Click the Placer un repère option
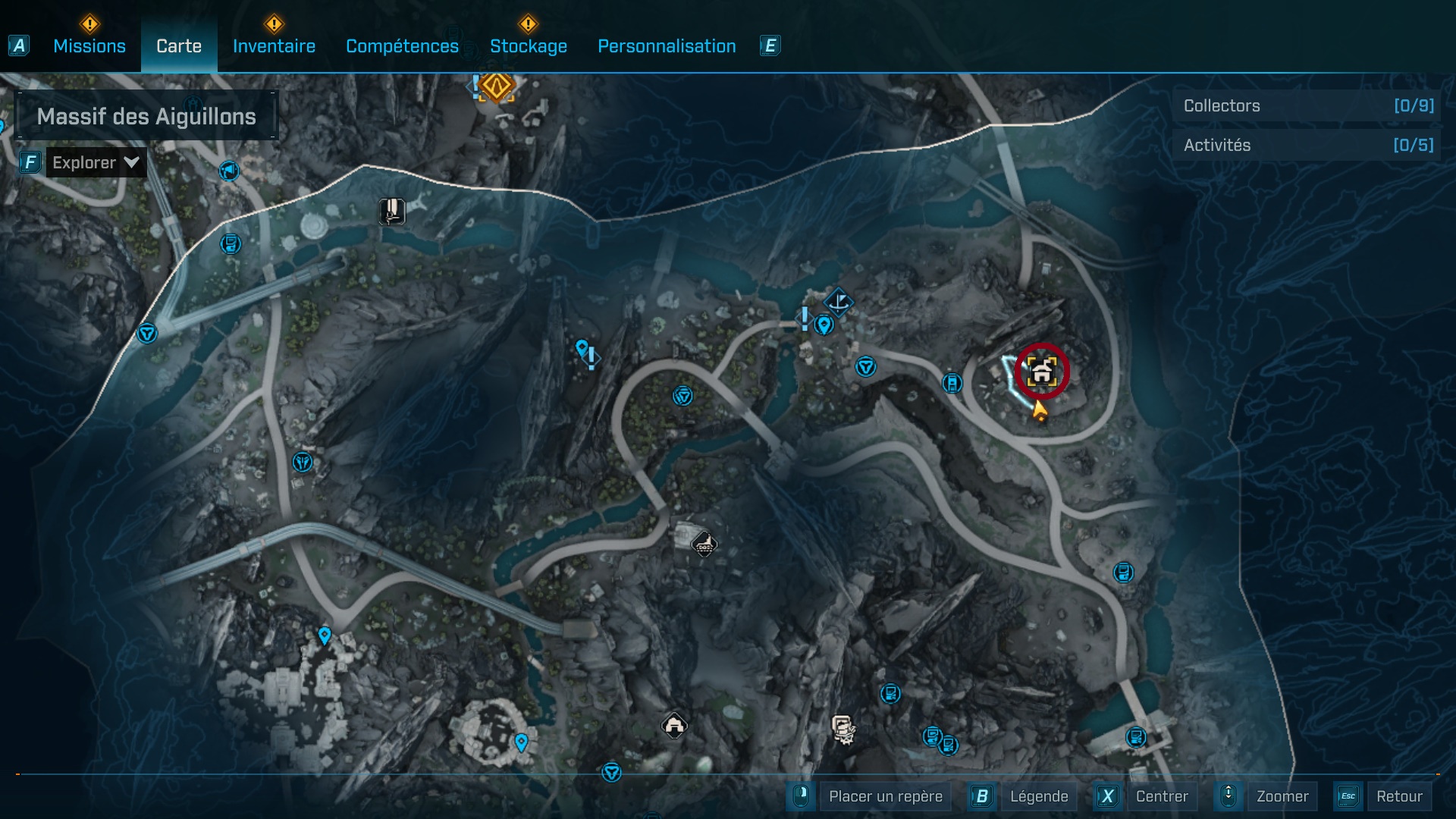1456x819 pixels. pyautogui.click(x=885, y=796)
